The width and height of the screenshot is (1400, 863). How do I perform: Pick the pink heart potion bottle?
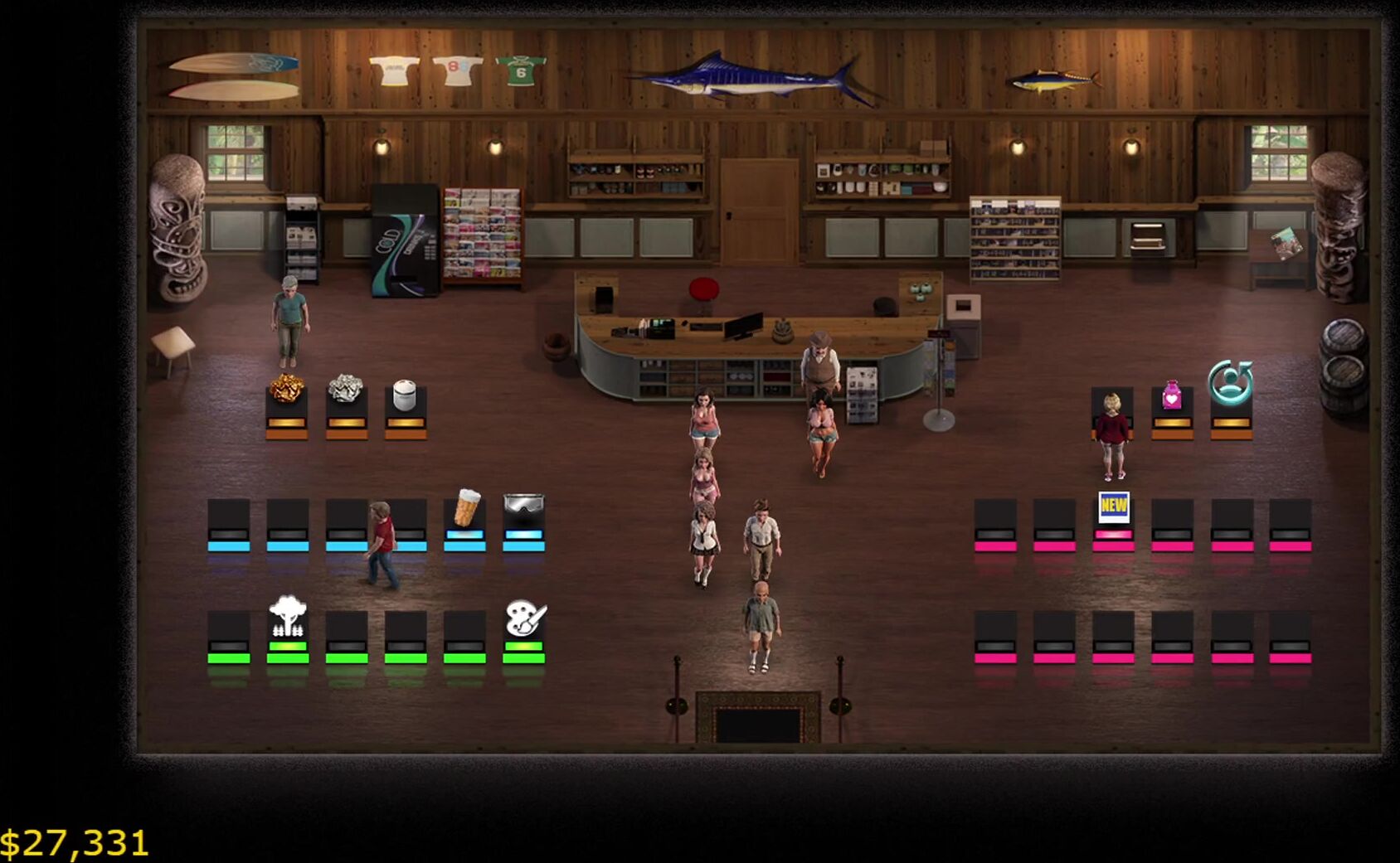click(x=1171, y=395)
